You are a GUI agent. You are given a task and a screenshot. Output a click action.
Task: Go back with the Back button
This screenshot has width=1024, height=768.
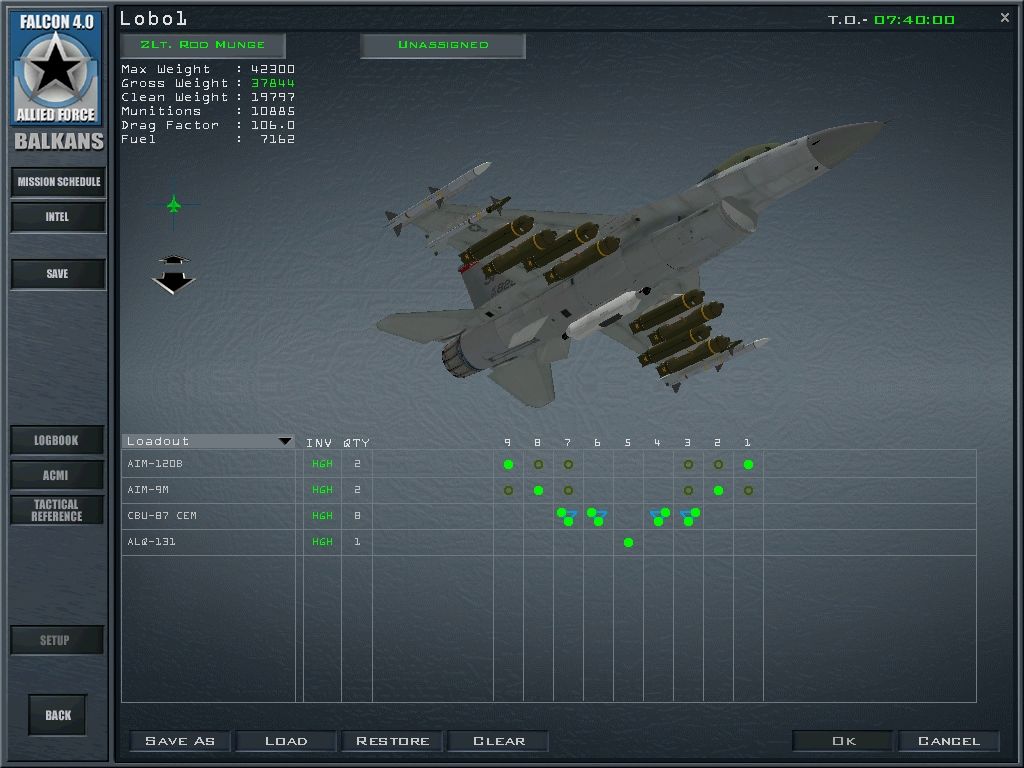58,715
